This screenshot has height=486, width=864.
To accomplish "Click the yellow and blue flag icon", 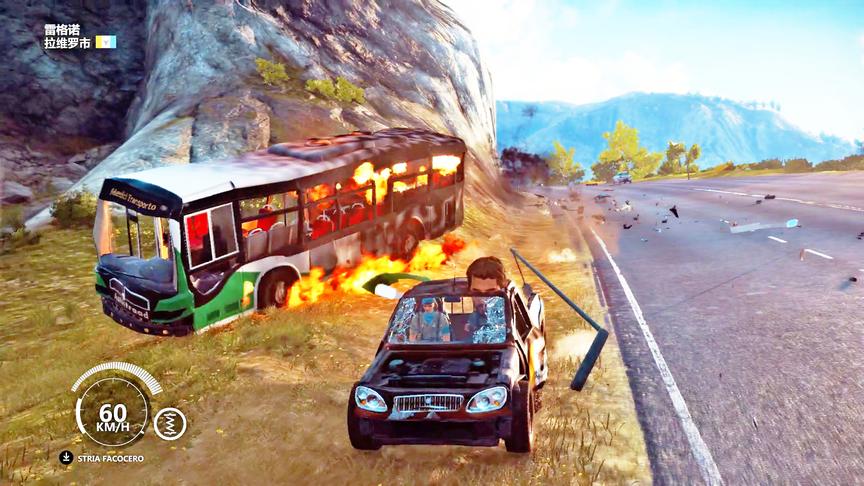I will [x=106, y=42].
